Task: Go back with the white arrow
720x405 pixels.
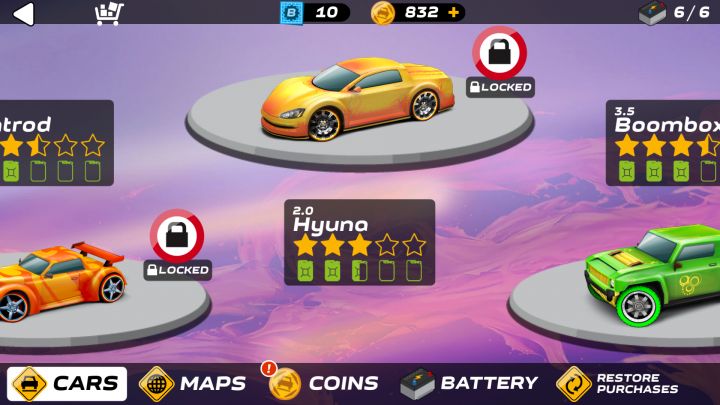Action: click(22, 13)
